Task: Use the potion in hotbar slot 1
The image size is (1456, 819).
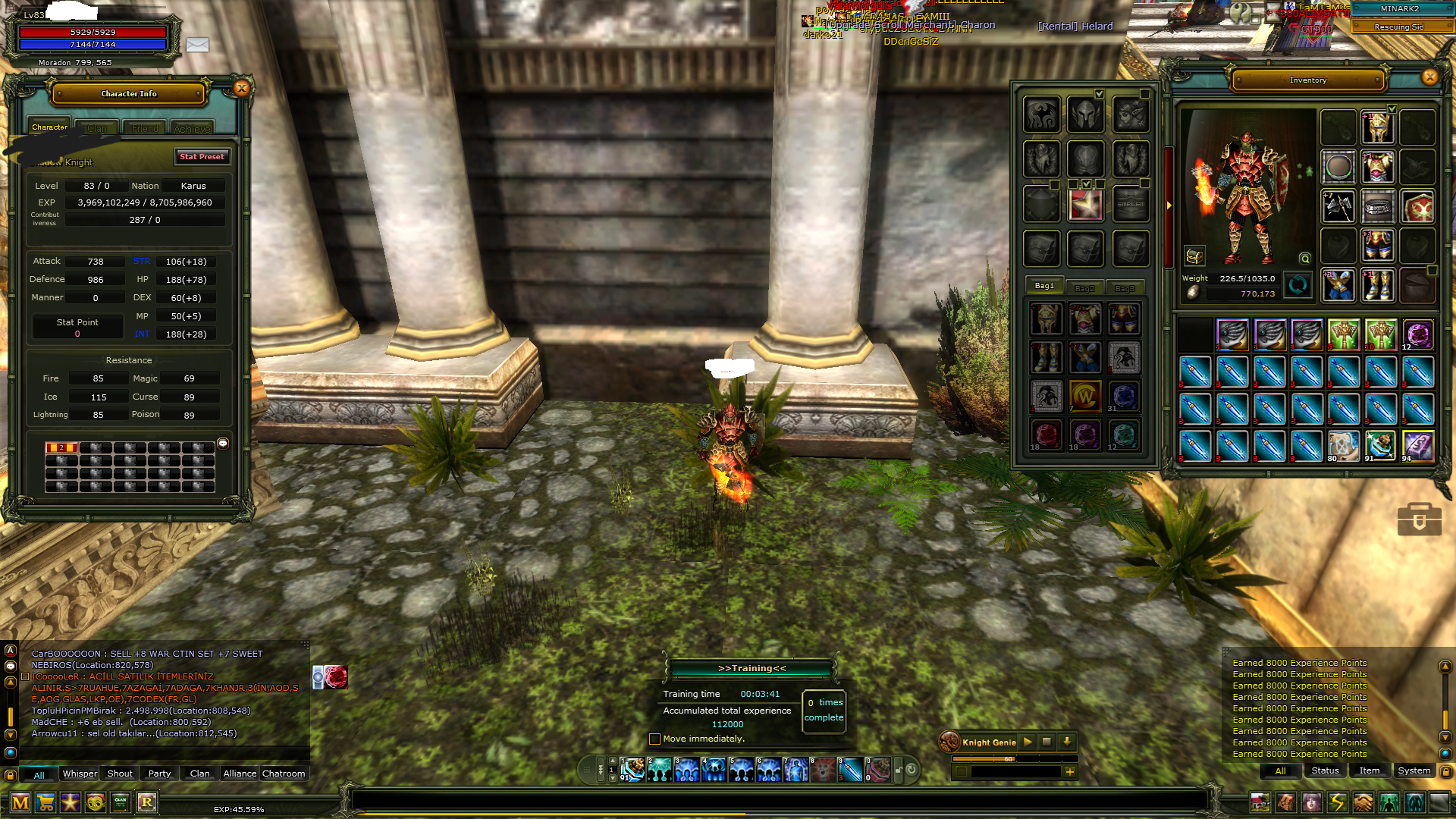Action: (632, 770)
